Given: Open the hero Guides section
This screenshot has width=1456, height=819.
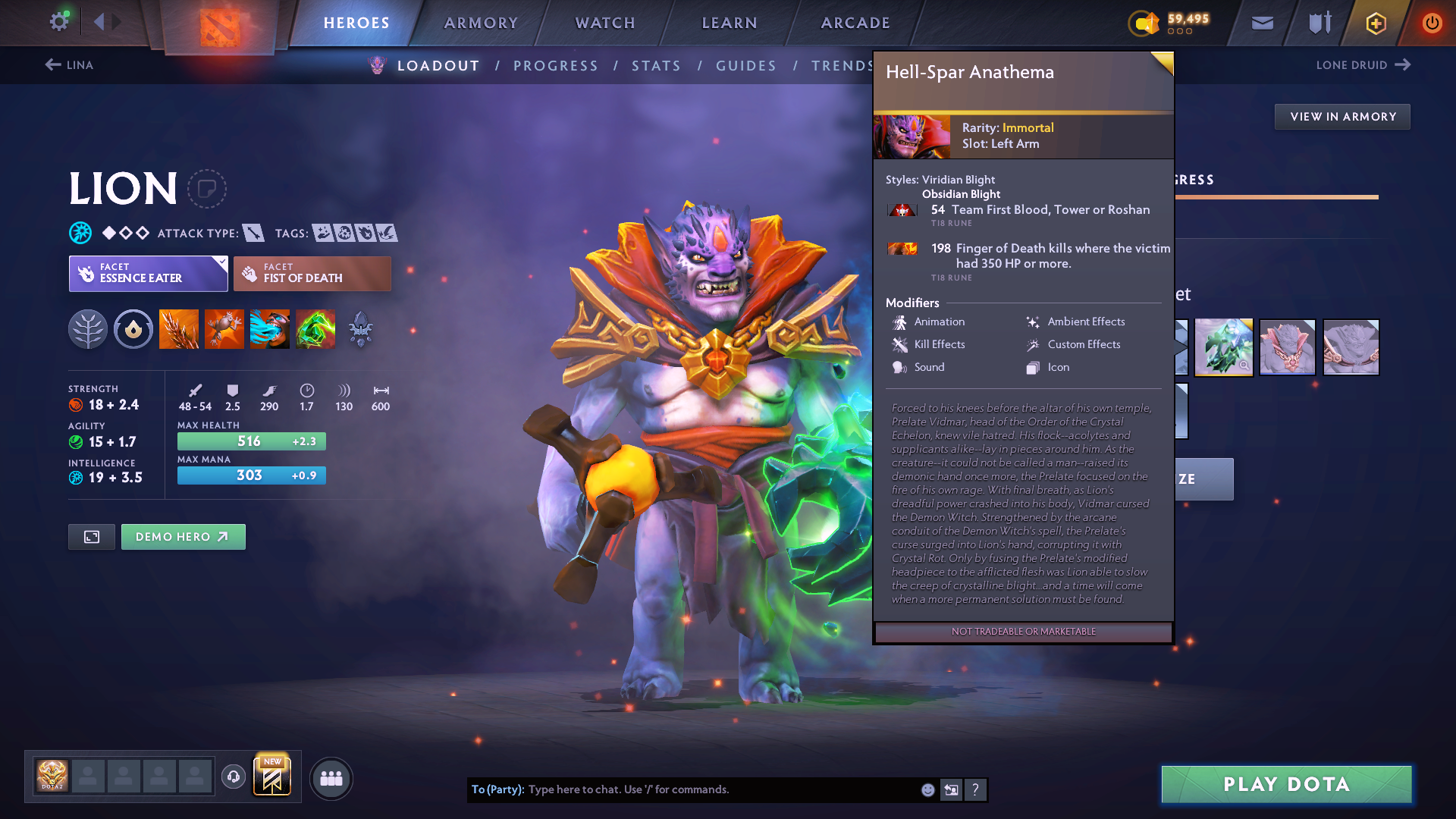Looking at the screenshot, I should click(x=746, y=66).
